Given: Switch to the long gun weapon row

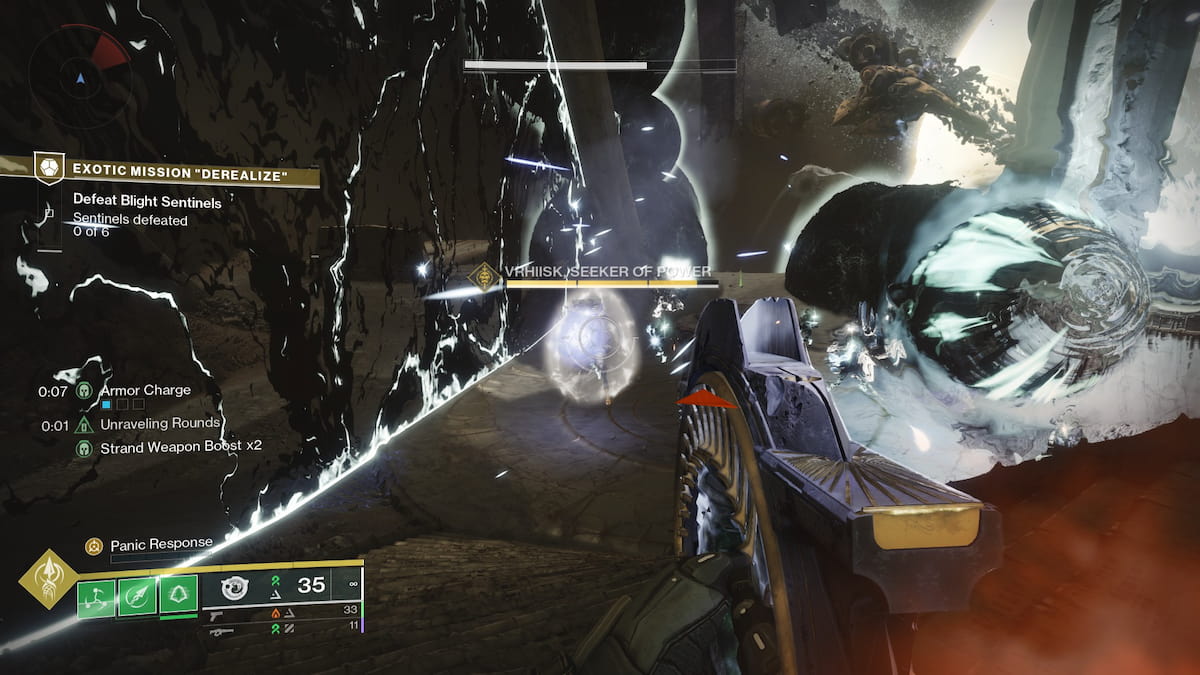Looking at the screenshot, I should 222,631.
